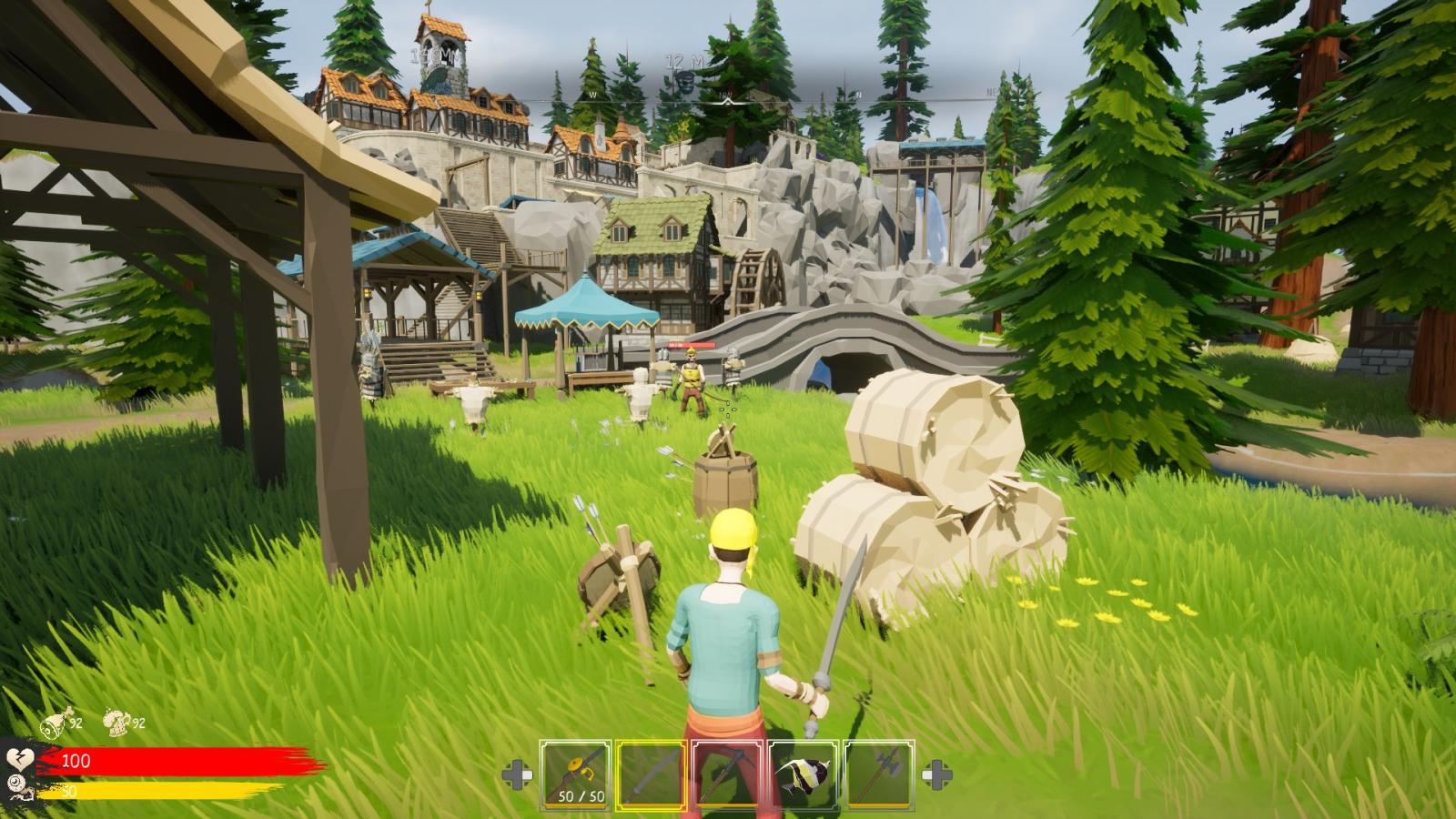Select the striped fish hotbar slot
This screenshot has height=819, width=1456.
803,773
